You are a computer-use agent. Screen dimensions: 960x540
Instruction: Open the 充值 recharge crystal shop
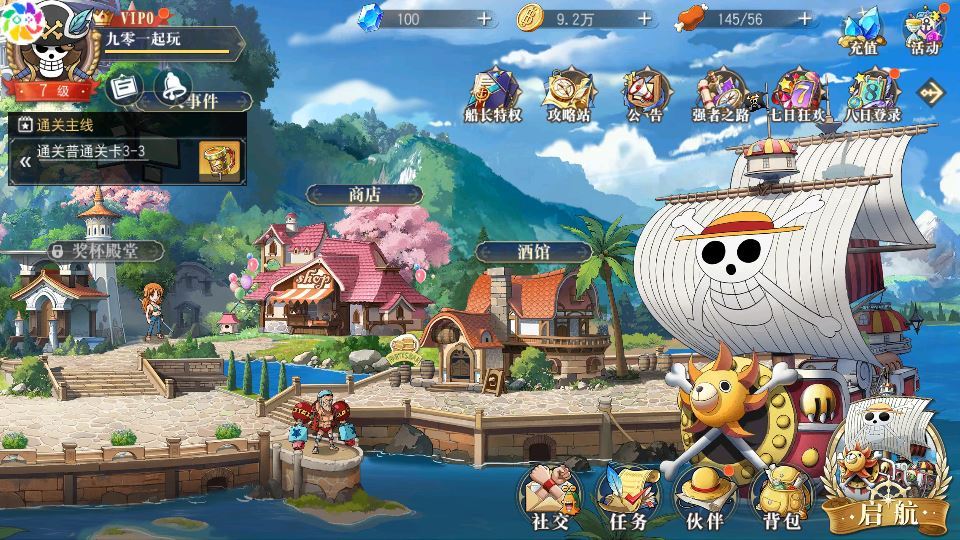tap(863, 32)
